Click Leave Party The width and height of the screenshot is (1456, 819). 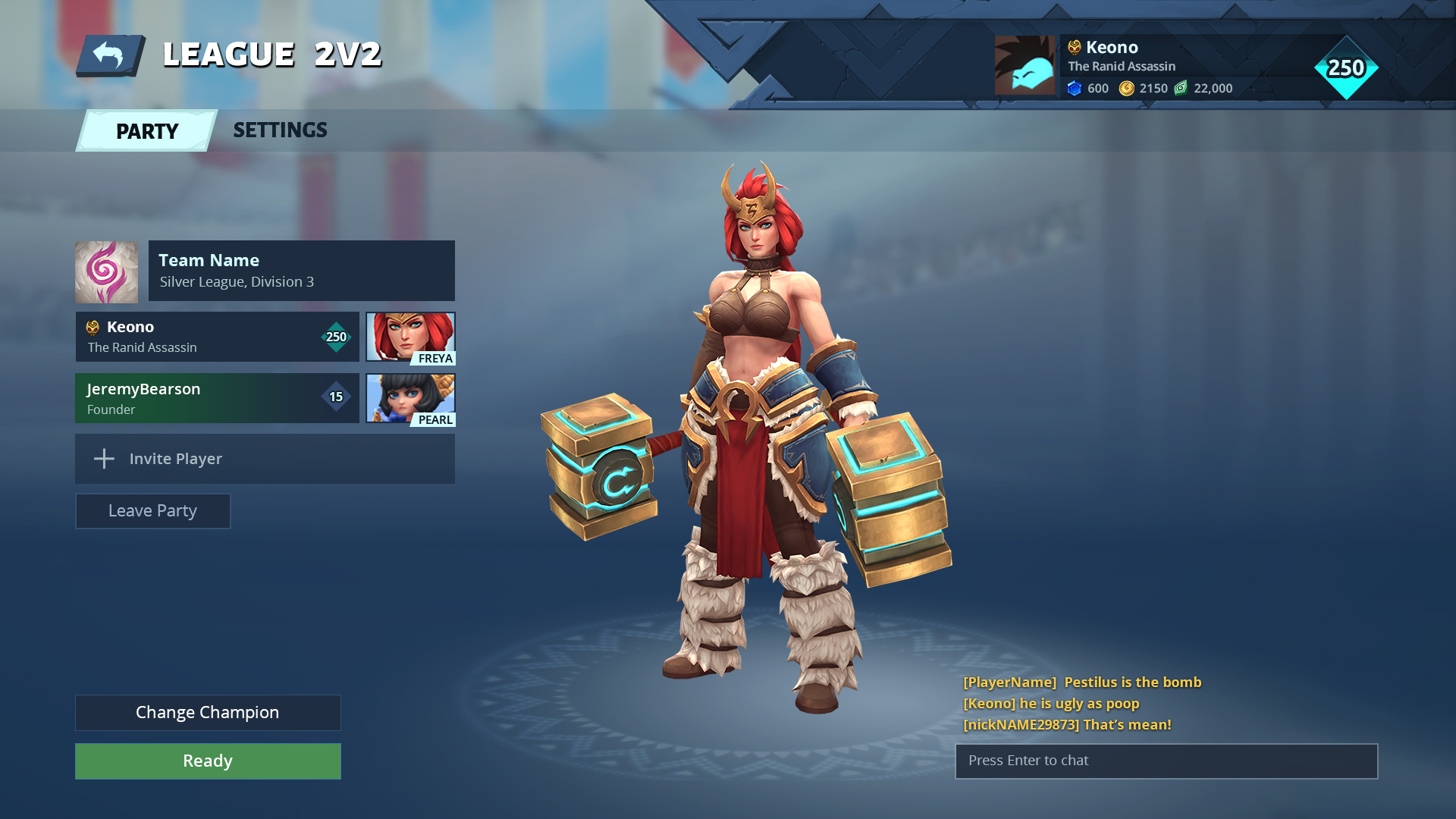click(x=152, y=510)
